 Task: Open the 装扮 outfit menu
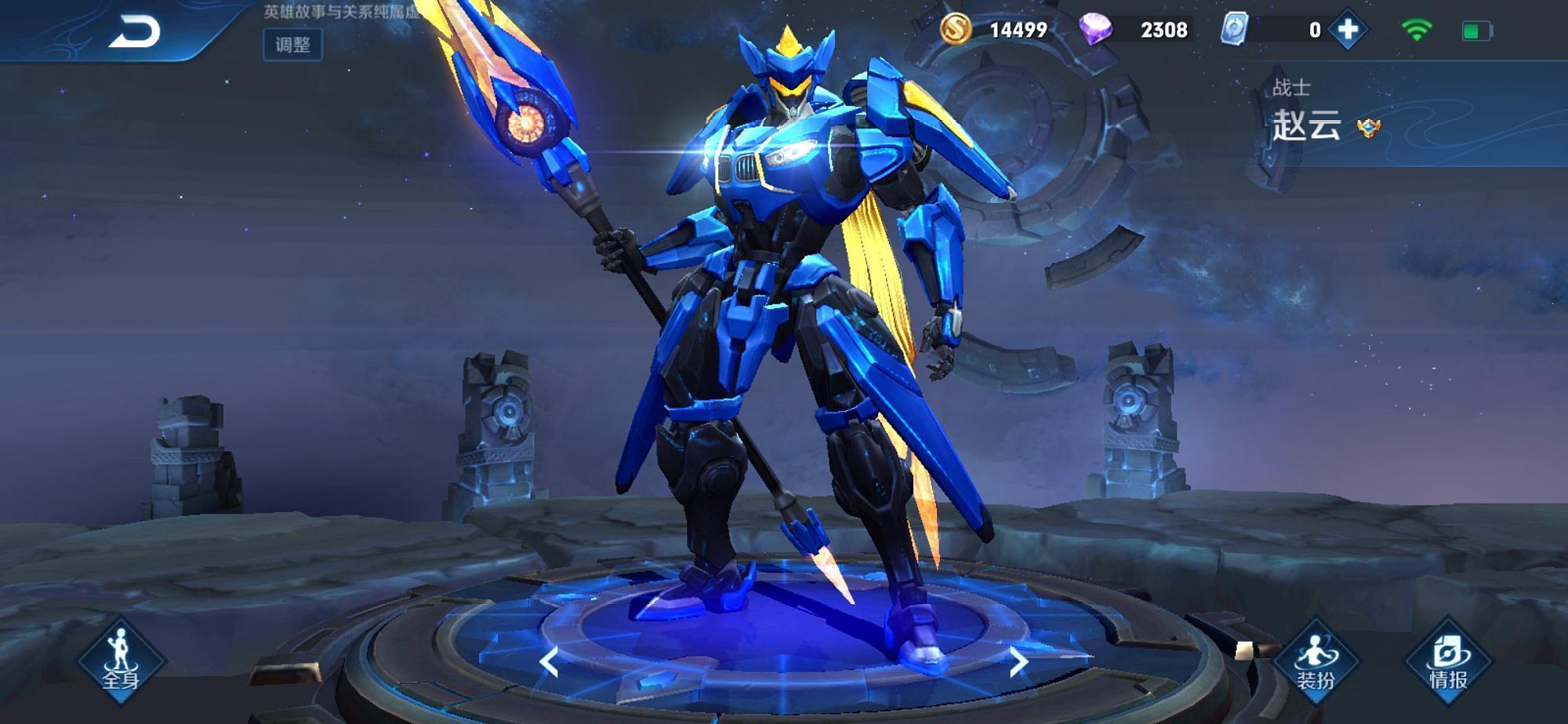1315,663
